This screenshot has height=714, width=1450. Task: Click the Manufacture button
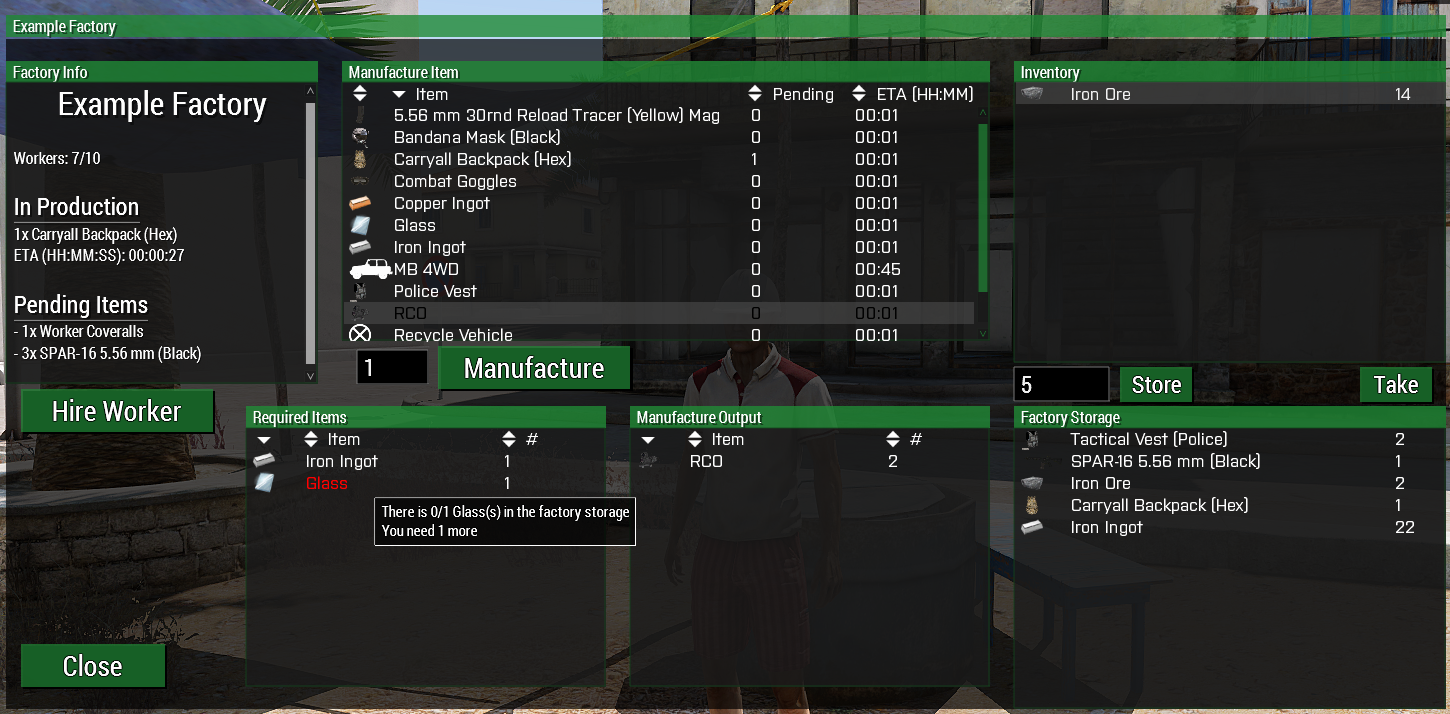point(534,368)
